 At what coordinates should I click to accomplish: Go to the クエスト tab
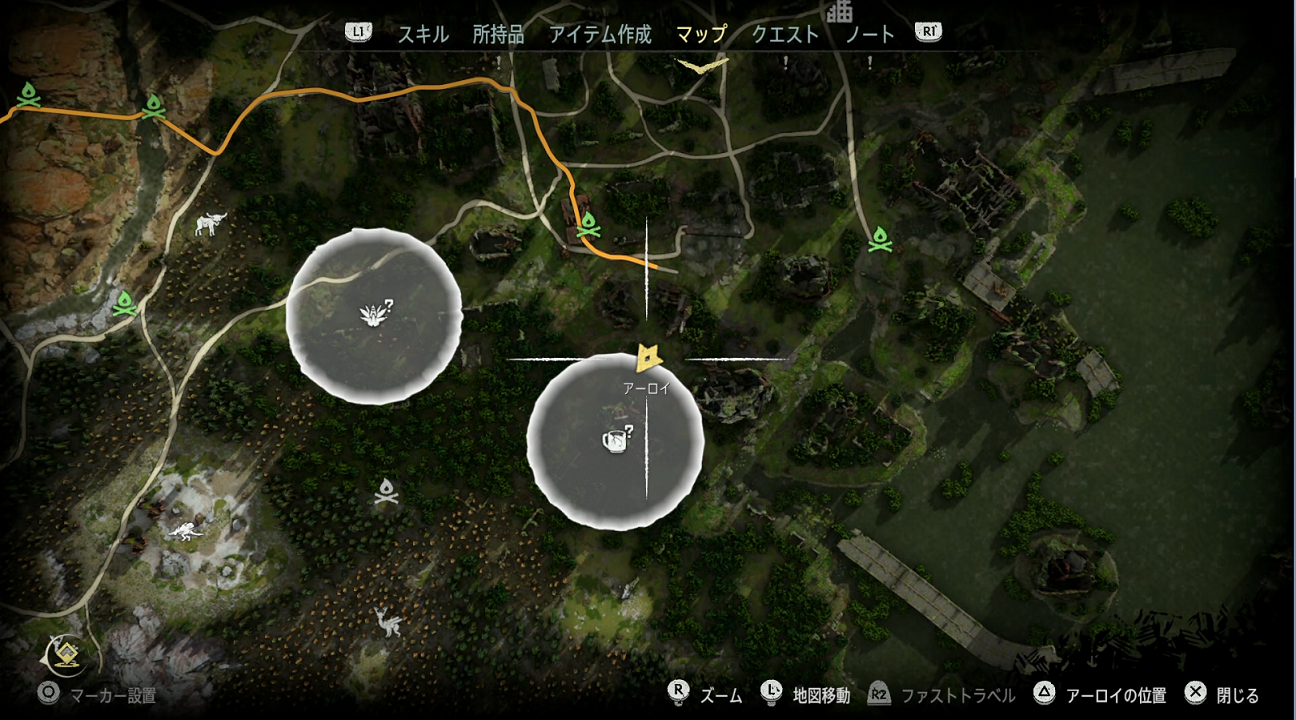click(x=785, y=34)
